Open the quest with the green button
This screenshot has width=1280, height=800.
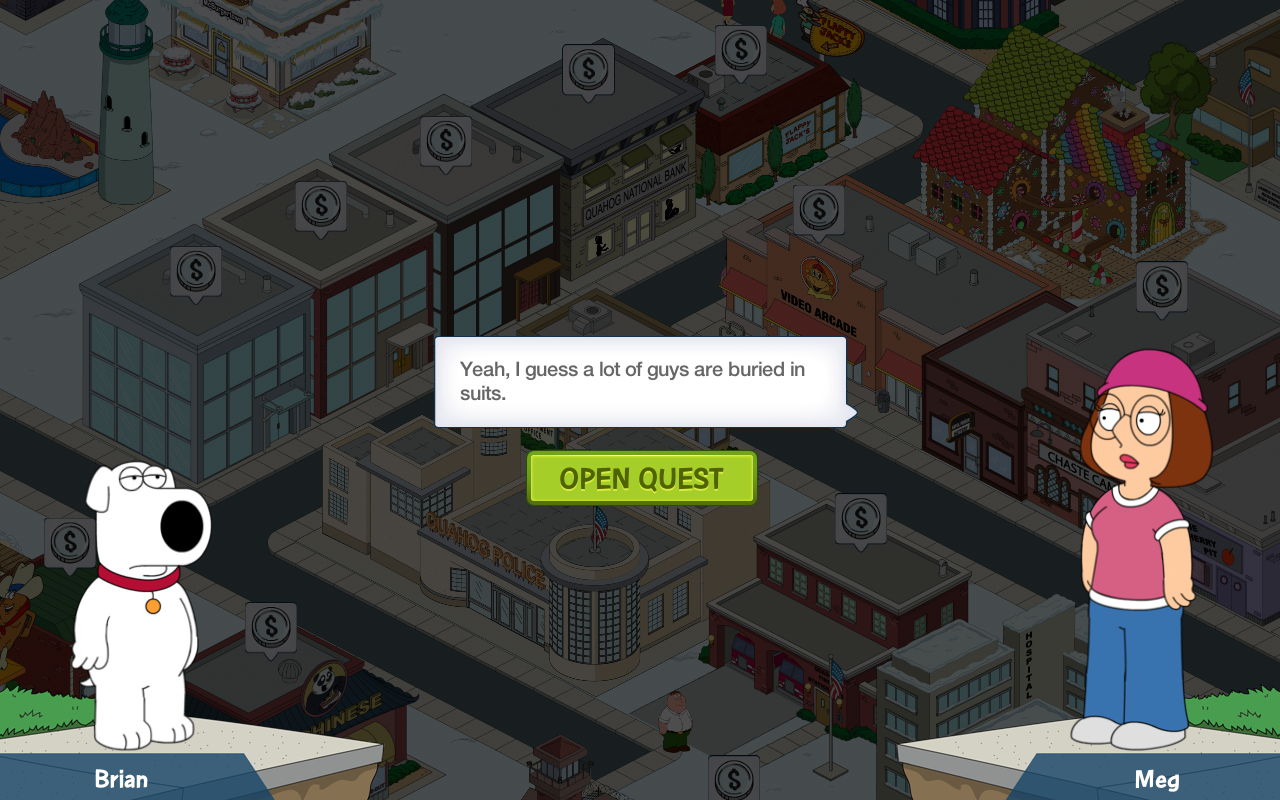[641, 478]
